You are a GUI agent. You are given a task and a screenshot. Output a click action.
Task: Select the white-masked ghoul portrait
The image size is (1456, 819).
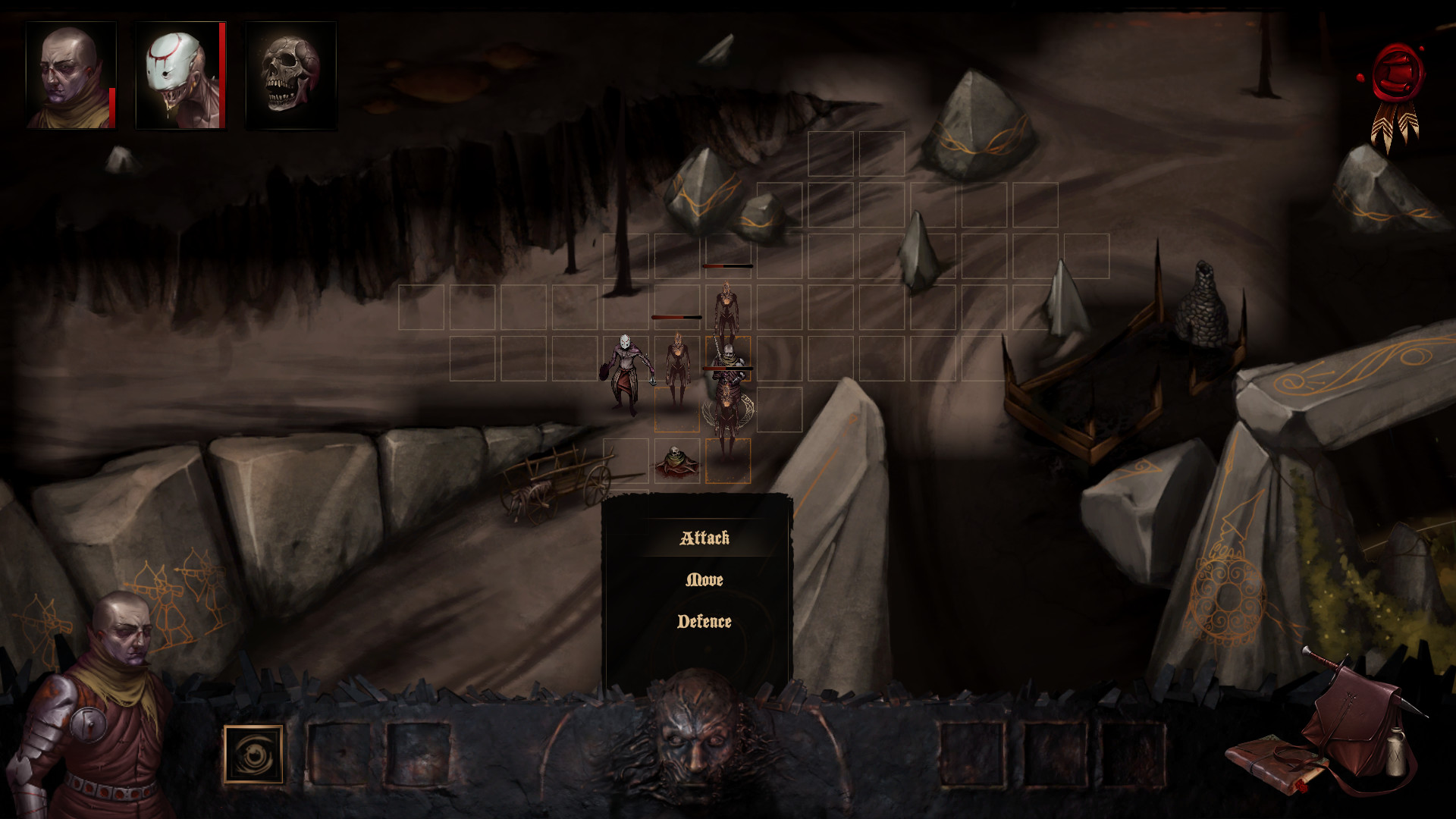(x=182, y=76)
